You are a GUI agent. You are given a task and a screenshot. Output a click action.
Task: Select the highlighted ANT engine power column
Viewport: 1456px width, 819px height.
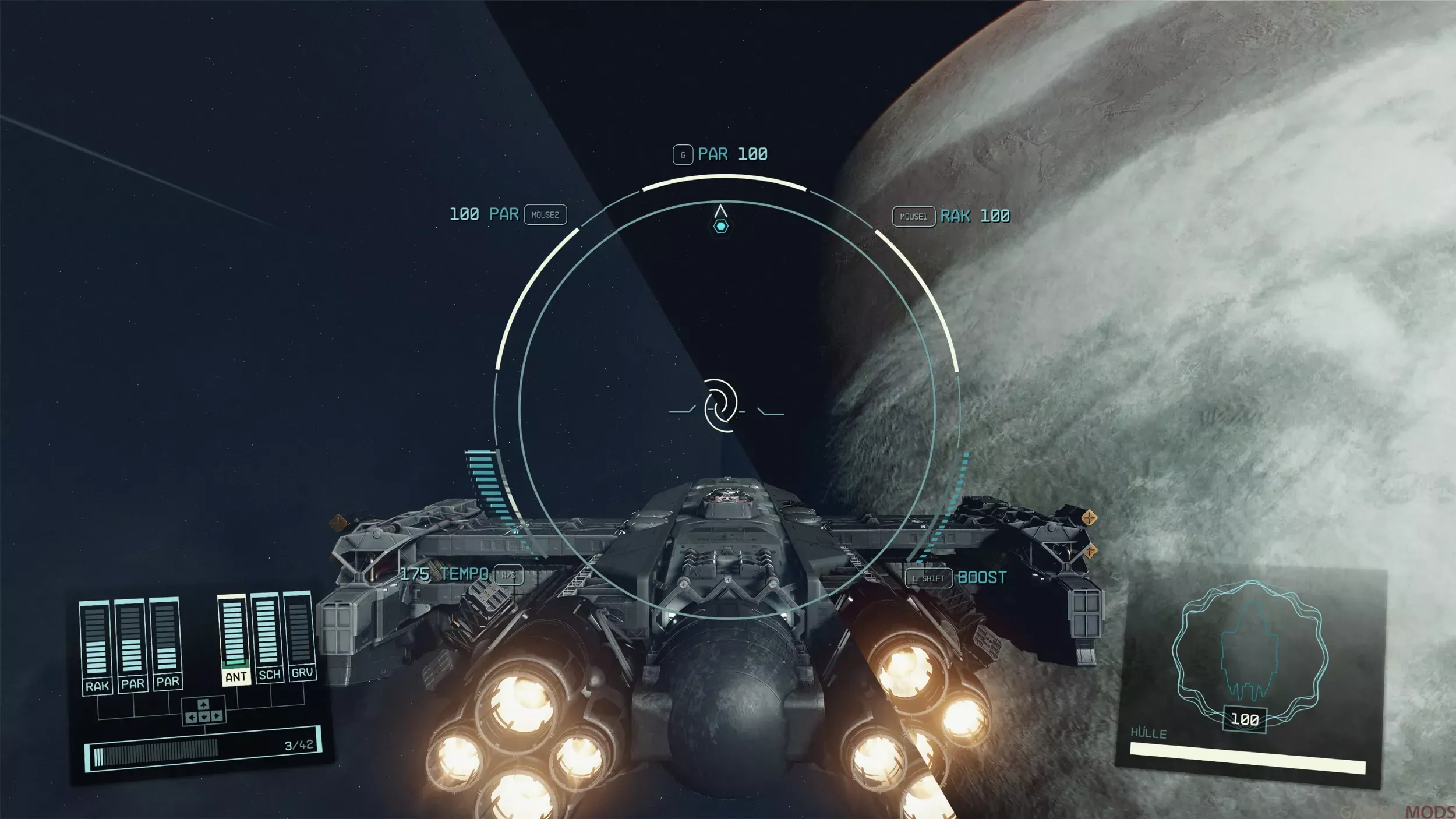click(234, 638)
